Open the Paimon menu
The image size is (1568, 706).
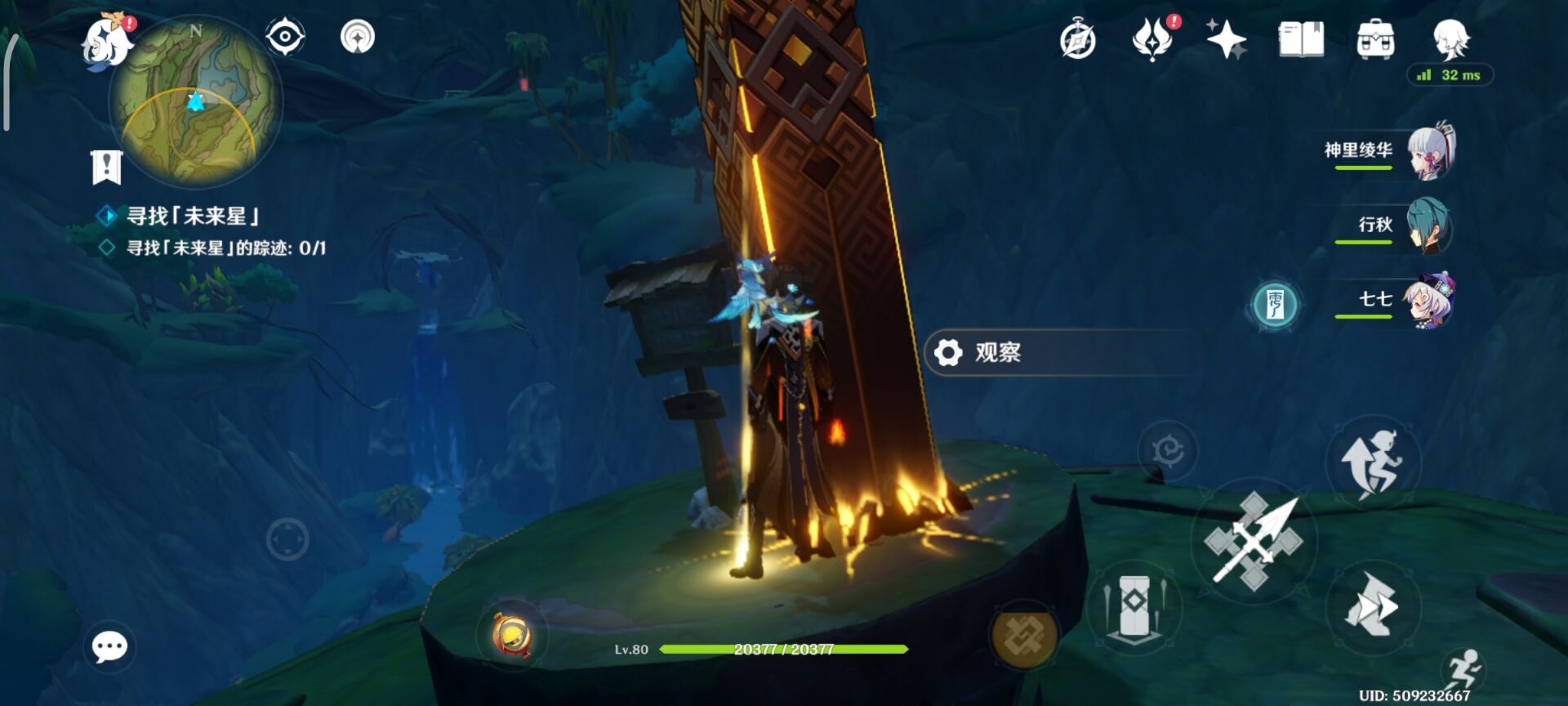(108, 41)
